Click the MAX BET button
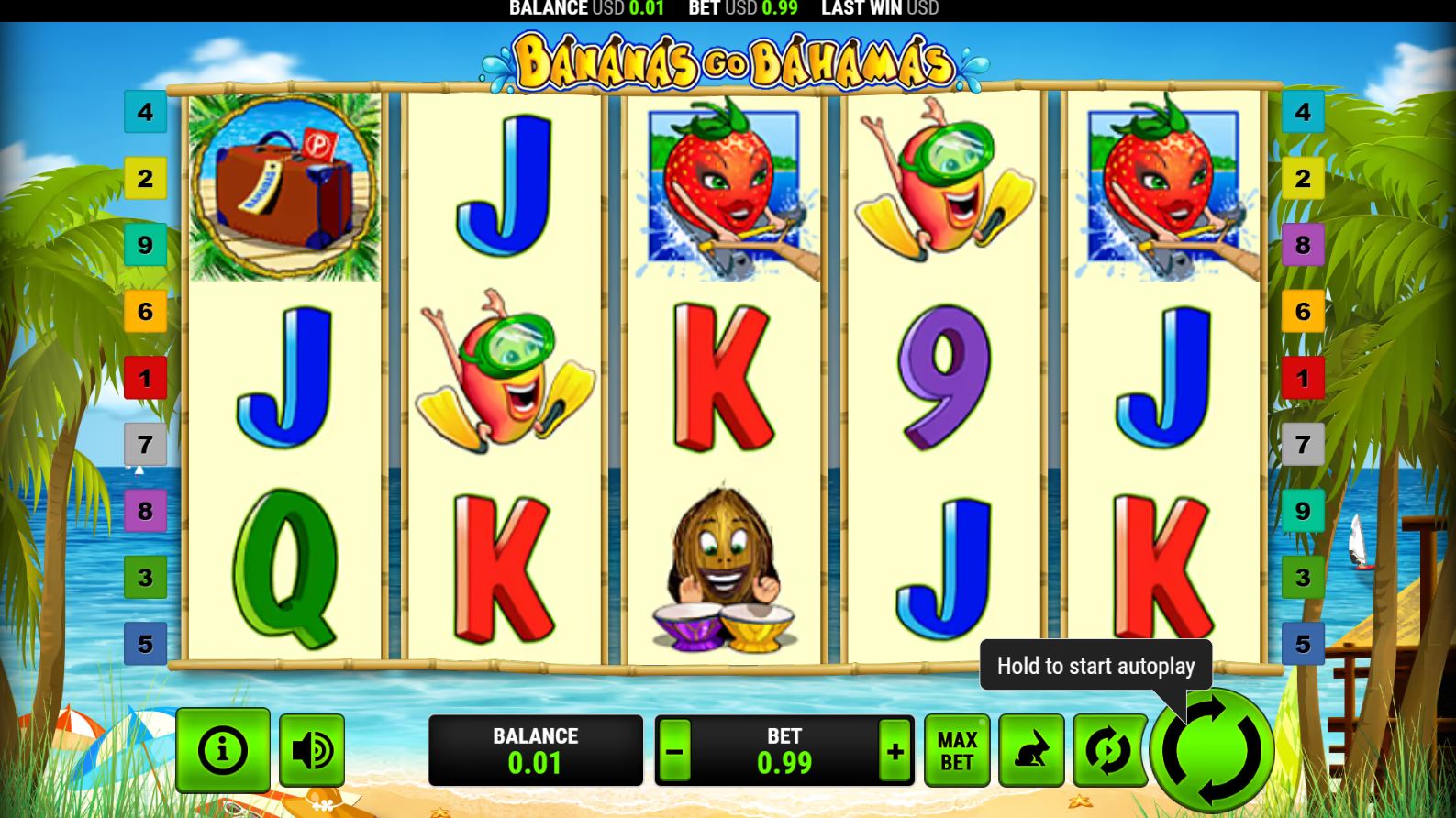 (957, 750)
